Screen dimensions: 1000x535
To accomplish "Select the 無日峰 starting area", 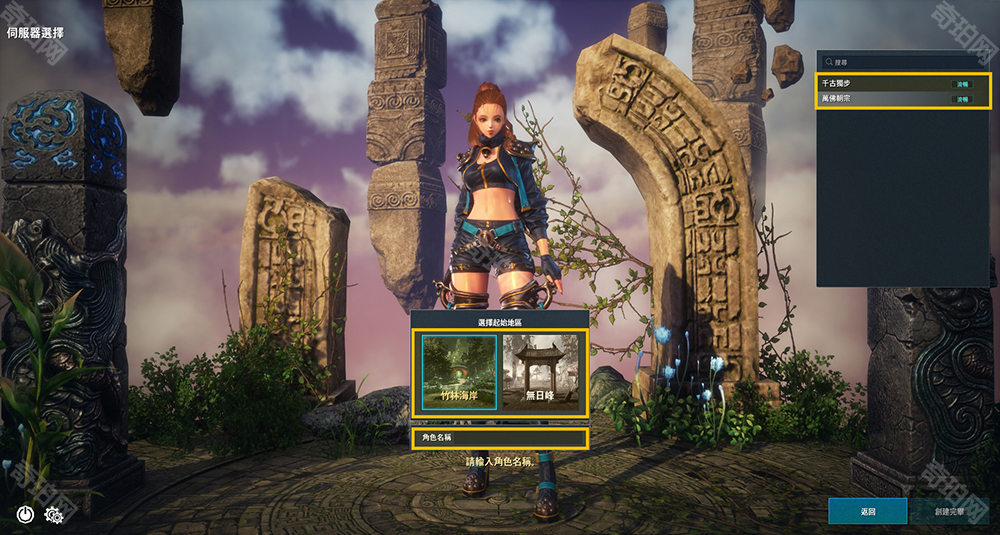I will [540, 373].
